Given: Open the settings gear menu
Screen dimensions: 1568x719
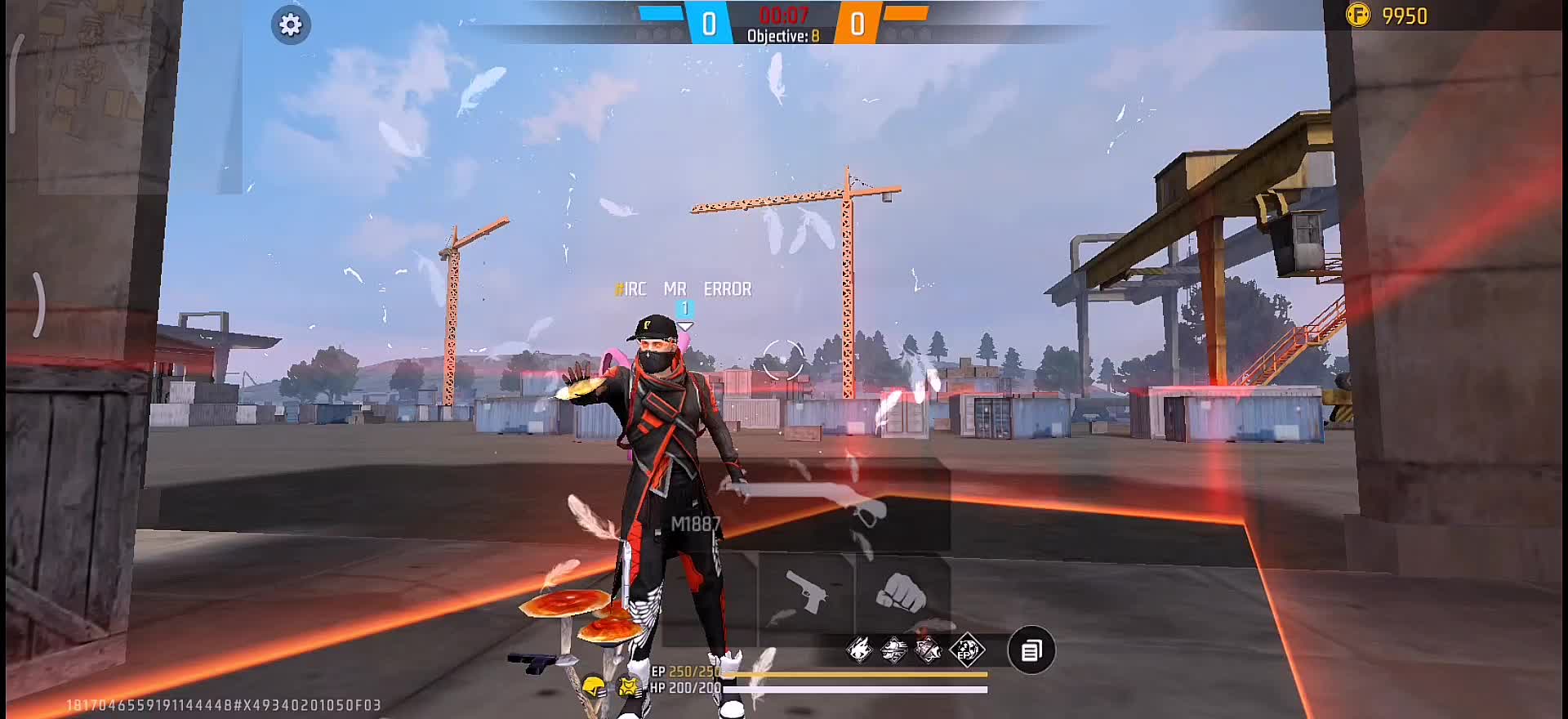Looking at the screenshot, I should [290, 25].
